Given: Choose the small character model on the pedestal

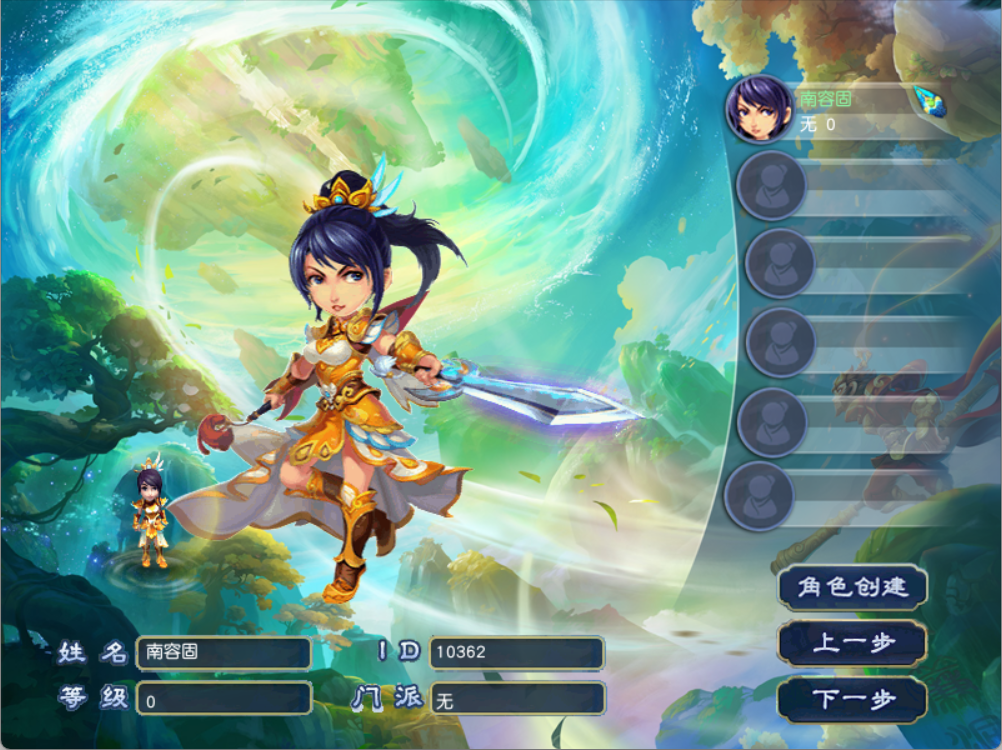Looking at the screenshot, I should tap(152, 517).
